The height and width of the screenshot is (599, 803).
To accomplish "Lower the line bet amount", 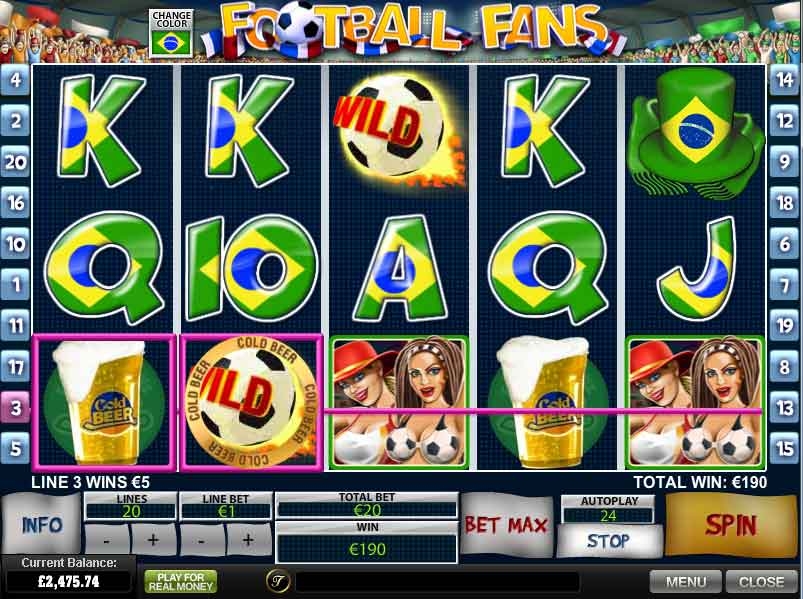I will pyautogui.click(x=204, y=539).
